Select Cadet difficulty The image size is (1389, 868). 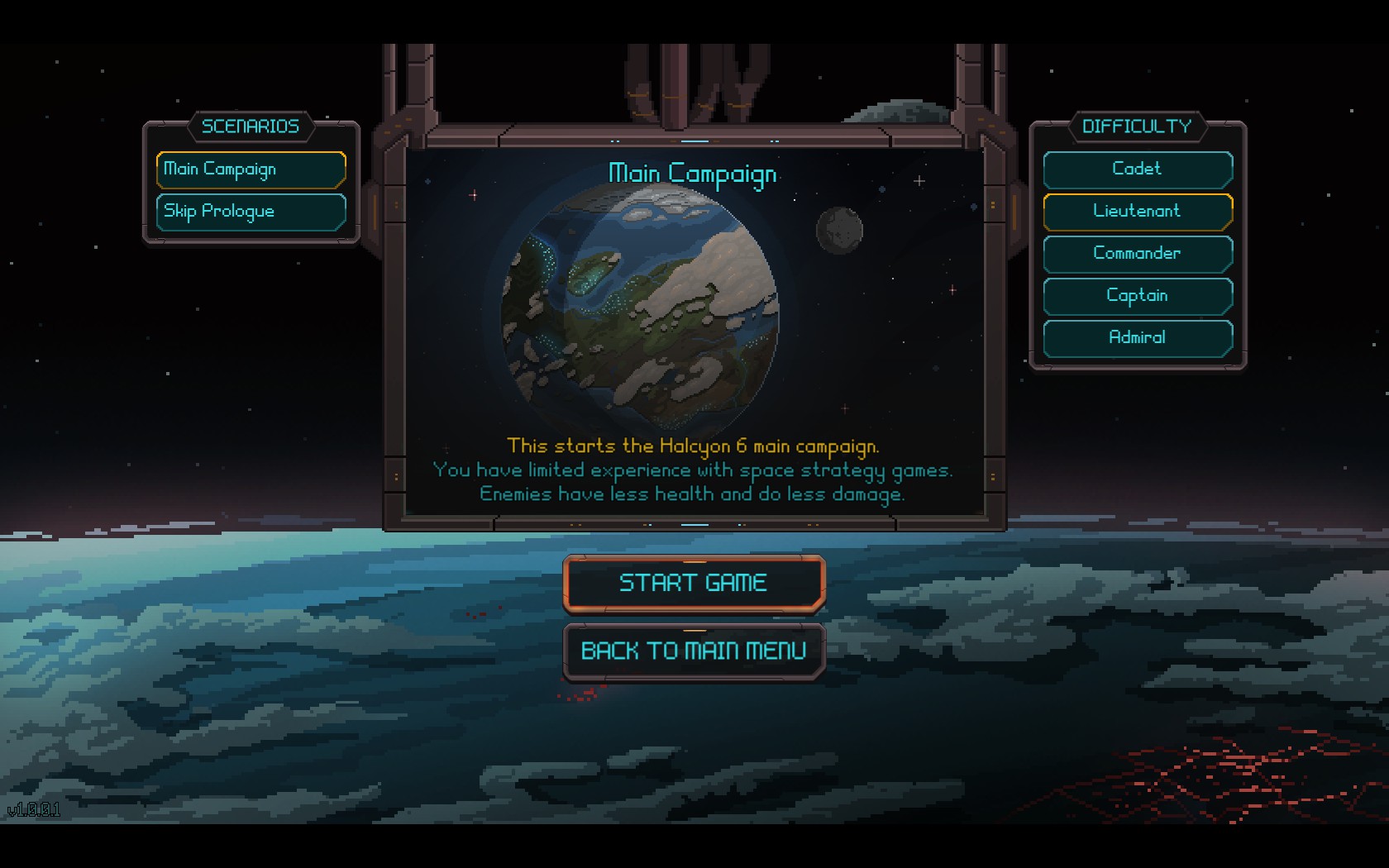(x=1138, y=169)
